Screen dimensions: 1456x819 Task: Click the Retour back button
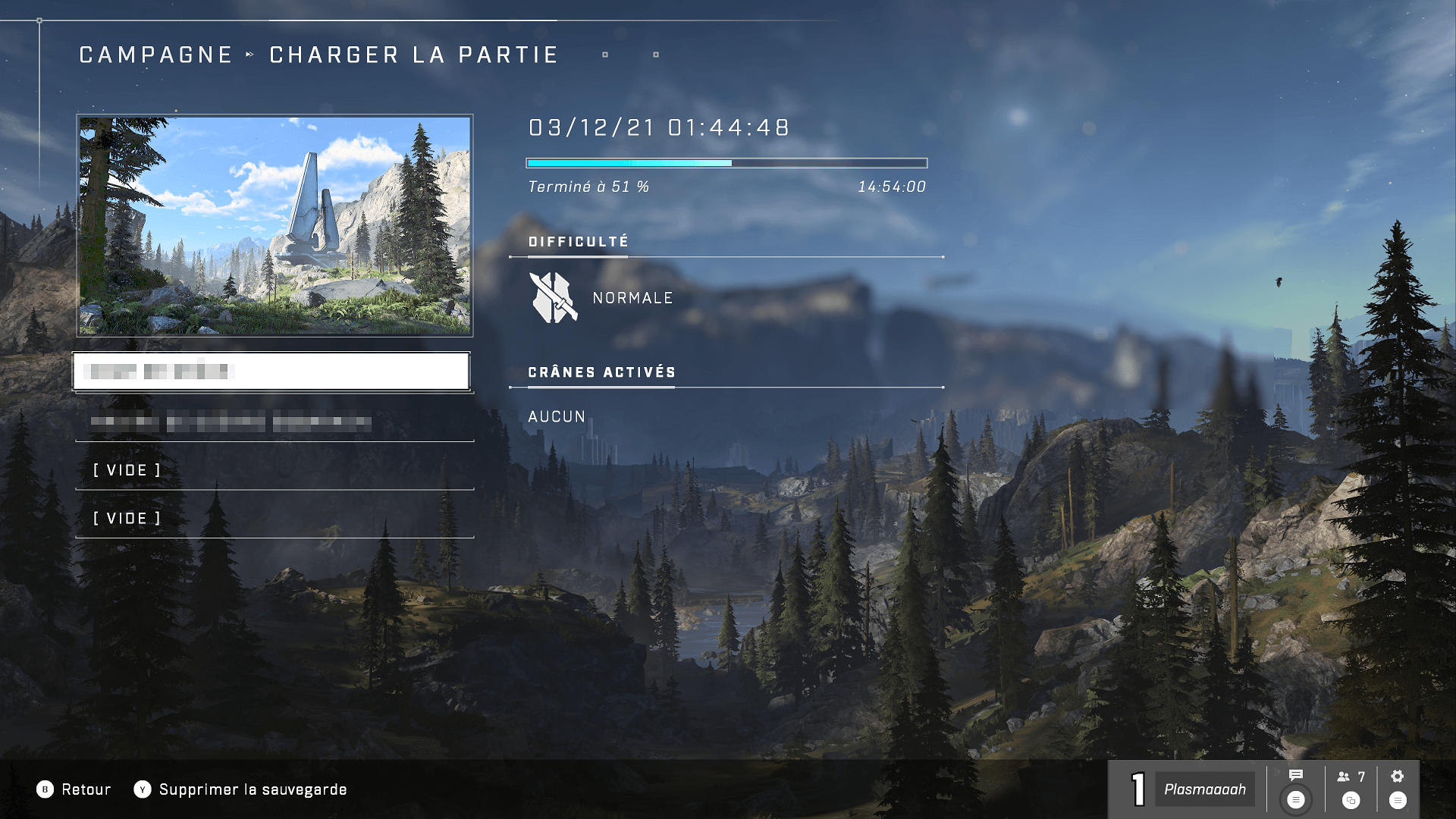tap(74, 789)
